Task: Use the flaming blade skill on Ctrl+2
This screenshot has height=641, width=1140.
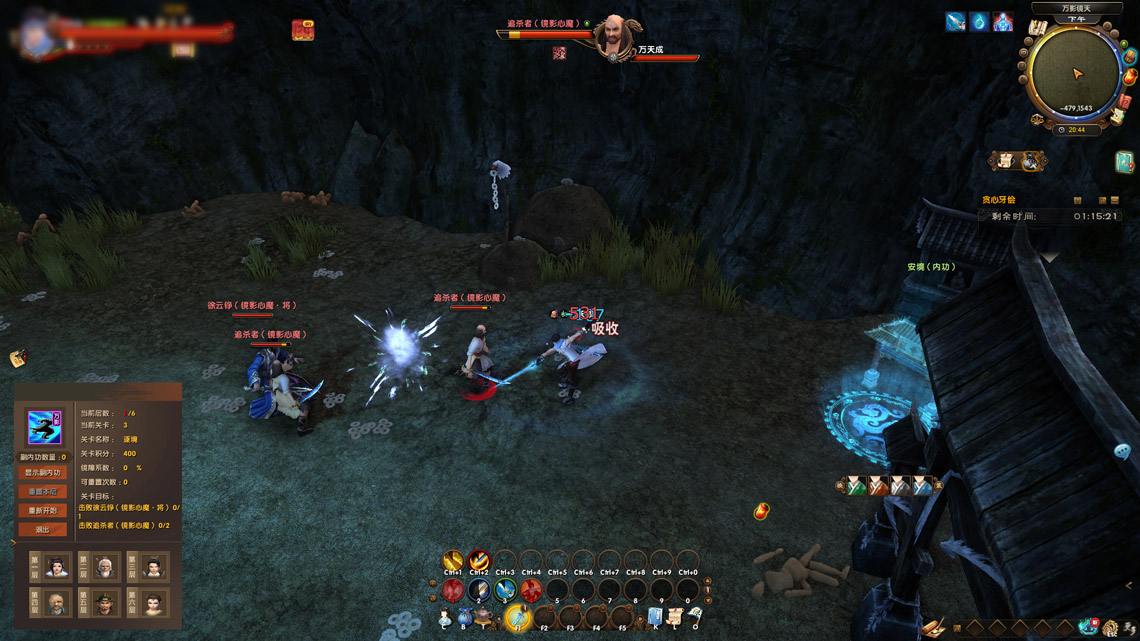Action: point(479,561)
